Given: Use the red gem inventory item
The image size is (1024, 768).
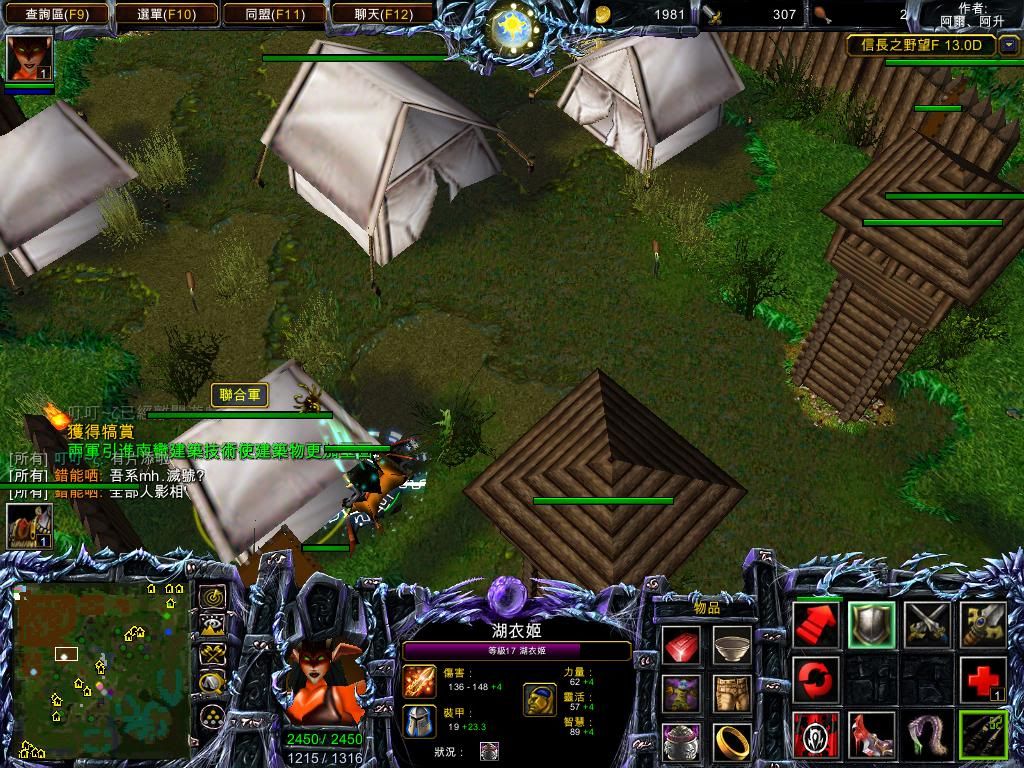Looking at the screenshot, I should tap(681, 645).
